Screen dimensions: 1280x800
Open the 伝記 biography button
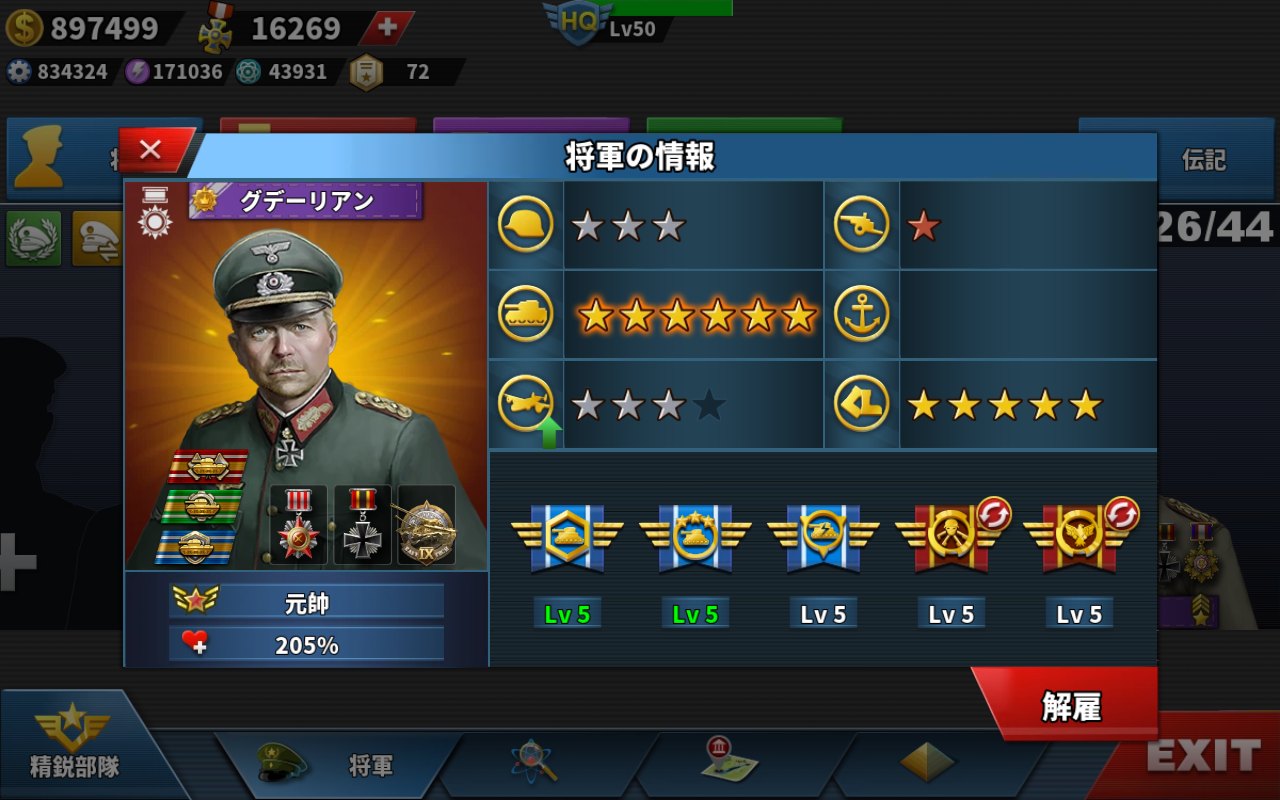tap(1203, 160)
